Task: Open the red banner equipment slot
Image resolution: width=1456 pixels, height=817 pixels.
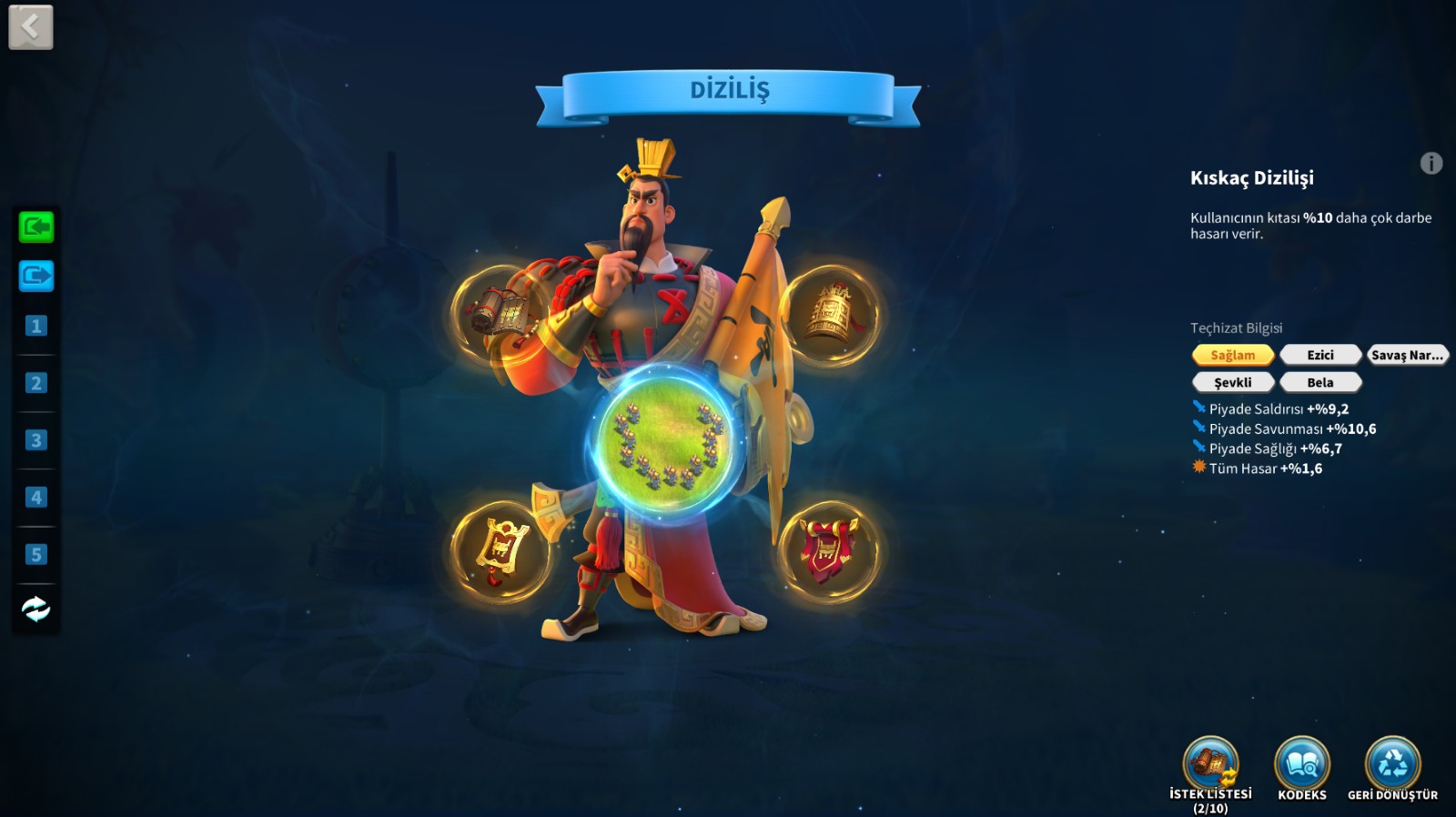Action: point(829,550)
